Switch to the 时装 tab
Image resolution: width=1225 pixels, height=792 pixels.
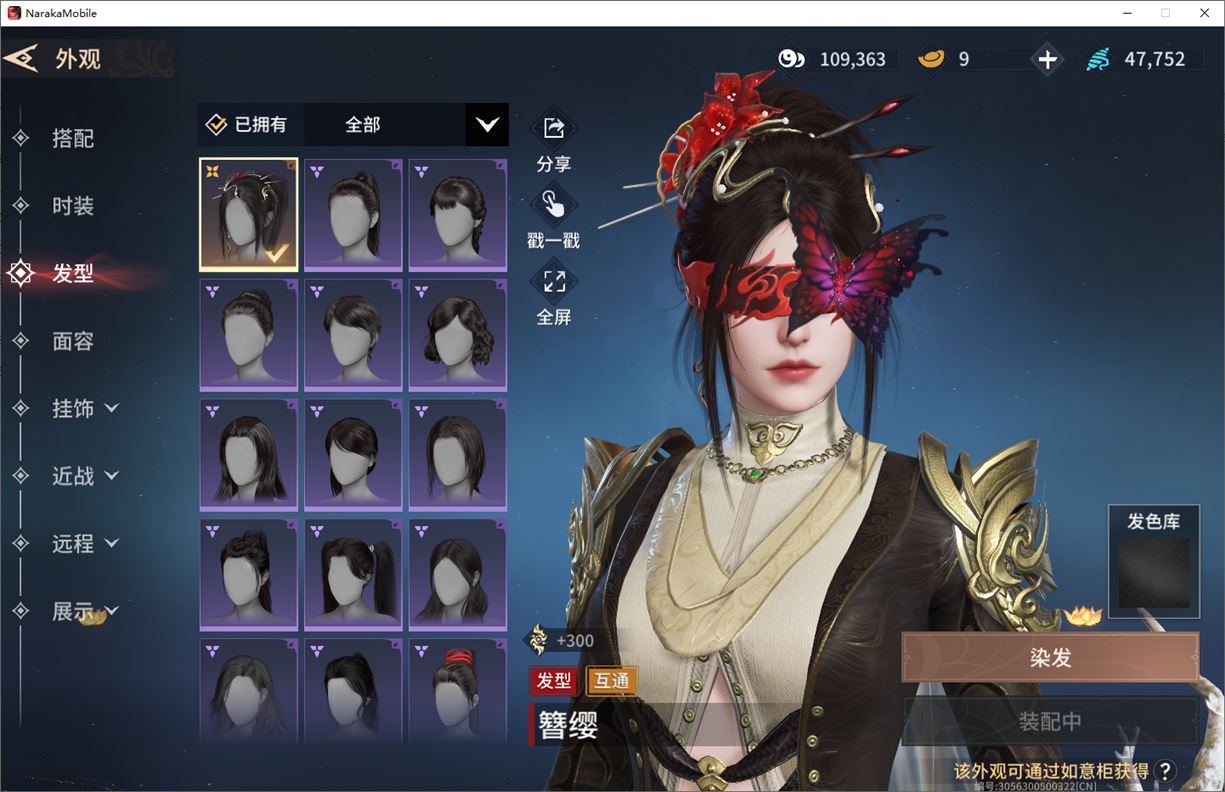(x=72, y=206)
